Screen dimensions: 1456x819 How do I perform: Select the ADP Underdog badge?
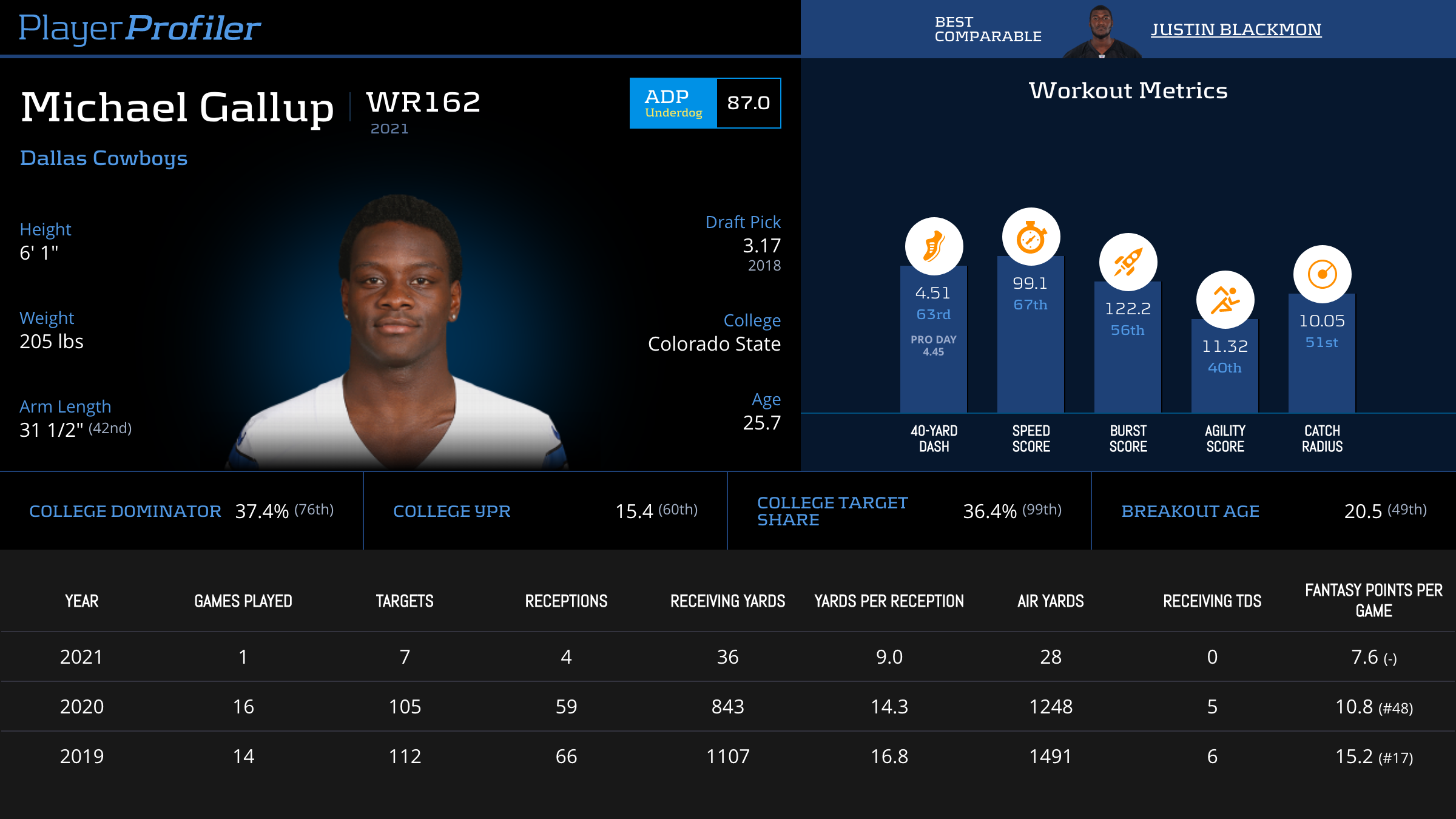click(x=673, y=103)
